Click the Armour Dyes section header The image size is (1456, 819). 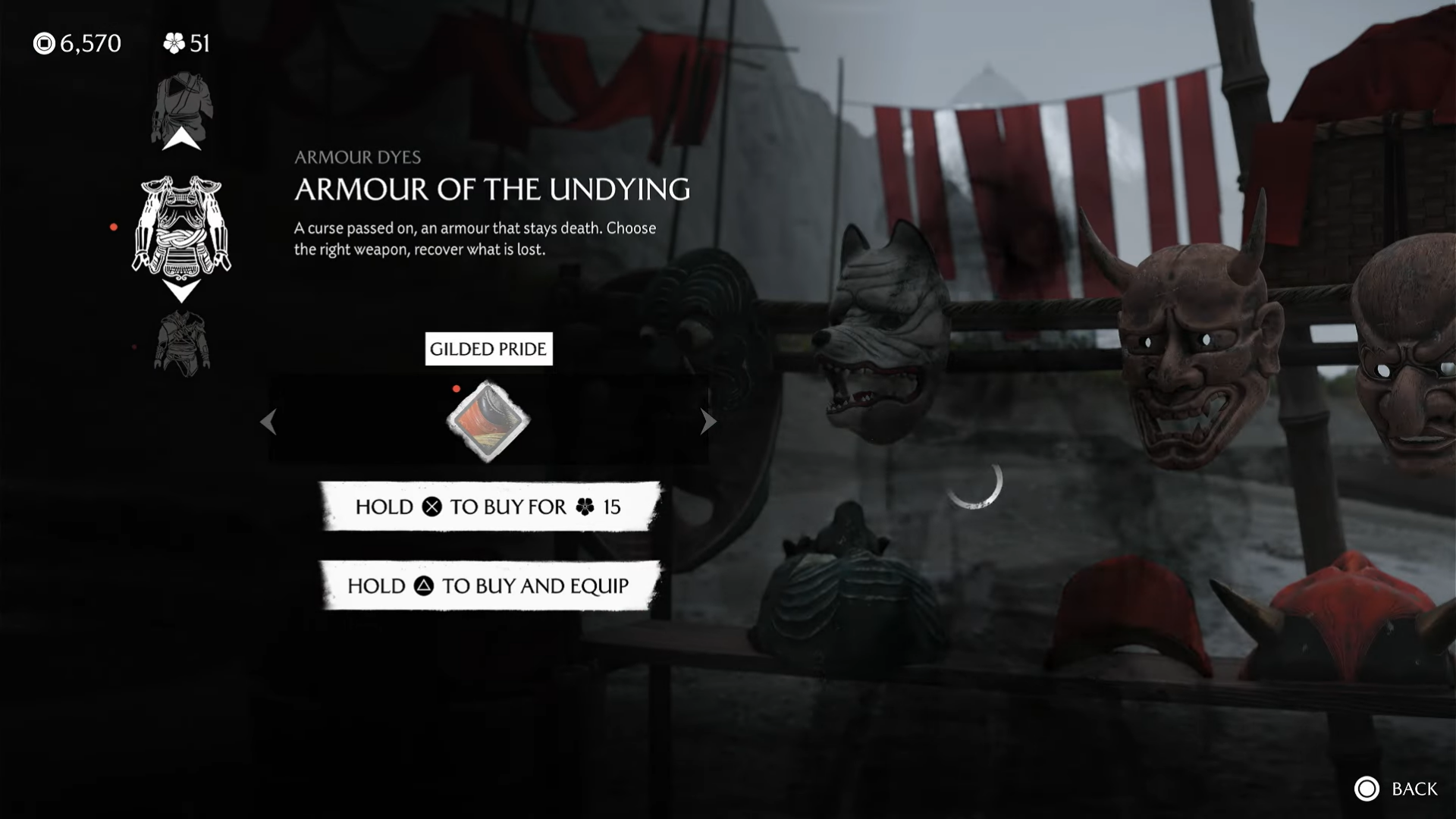358,157
